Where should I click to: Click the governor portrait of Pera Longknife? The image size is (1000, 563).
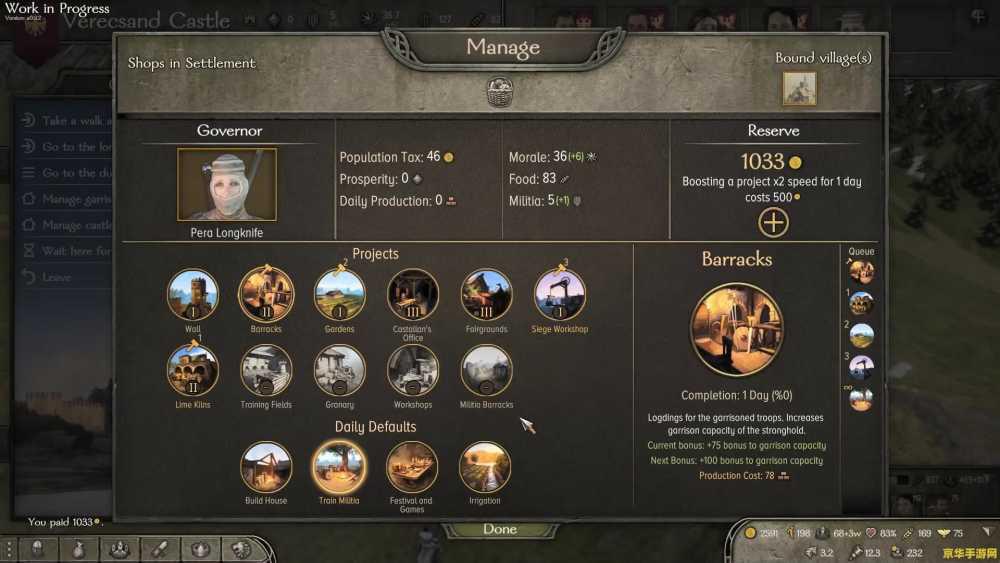click(227, 185)
